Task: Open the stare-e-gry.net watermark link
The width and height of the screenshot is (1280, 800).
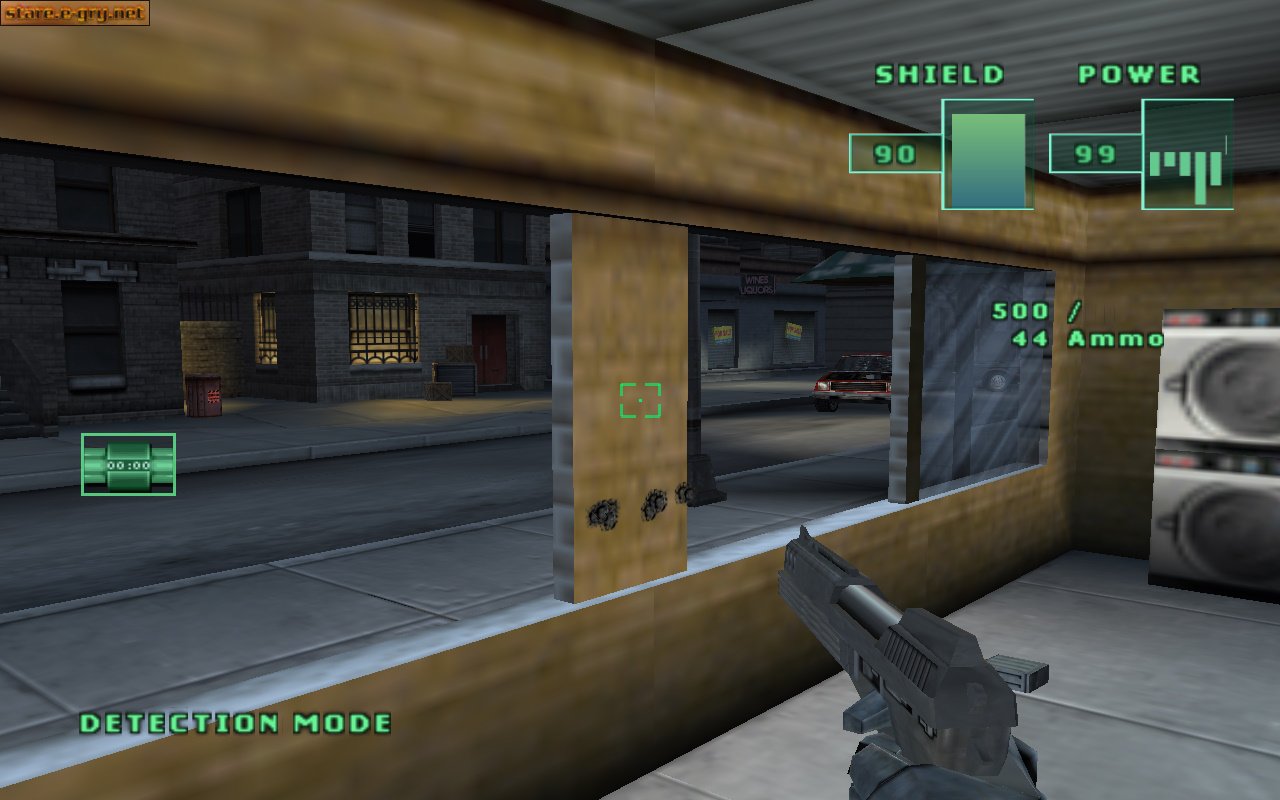Action: 75,13
